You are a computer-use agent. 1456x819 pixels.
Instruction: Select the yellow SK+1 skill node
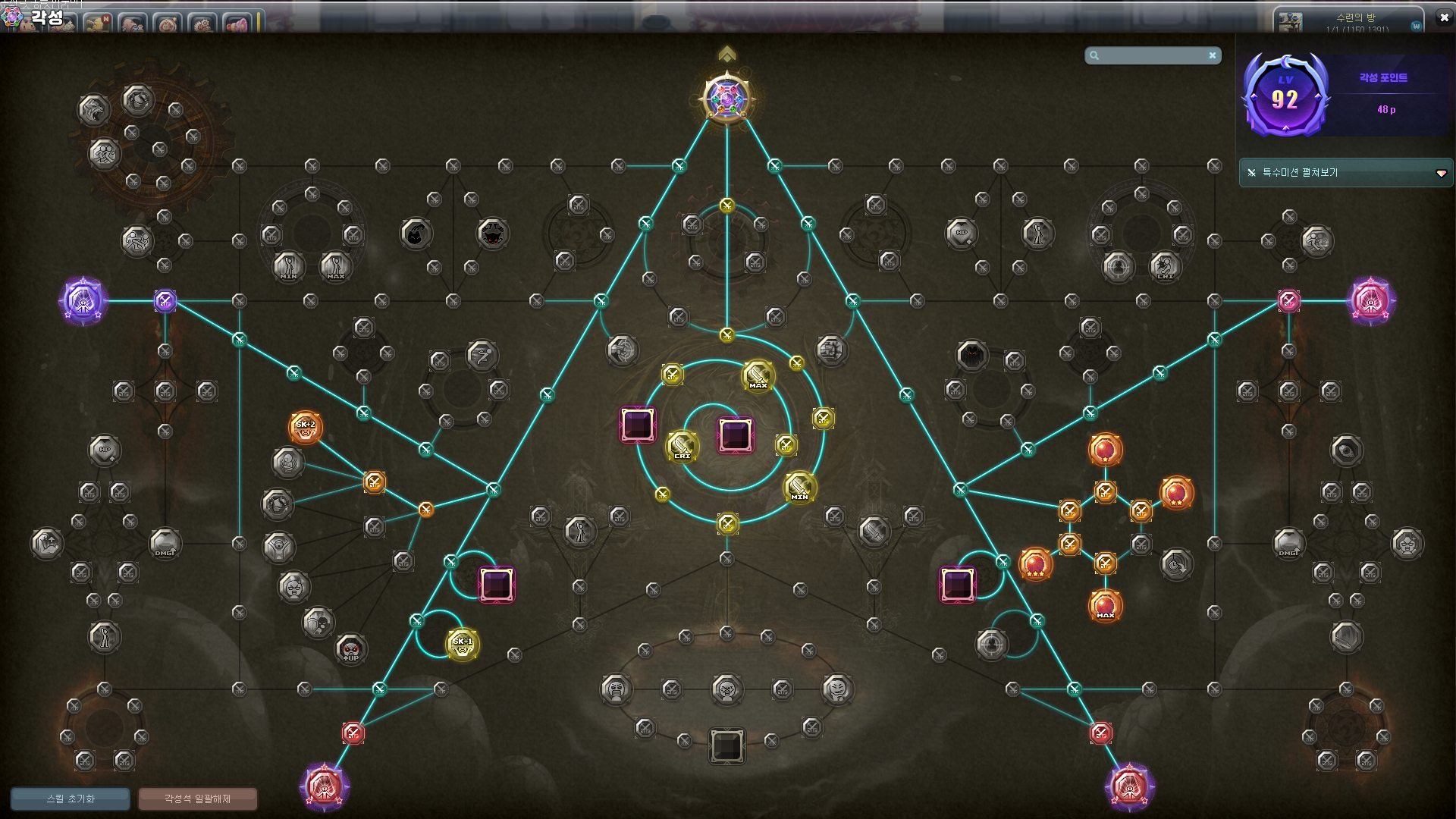pos(463,645)
